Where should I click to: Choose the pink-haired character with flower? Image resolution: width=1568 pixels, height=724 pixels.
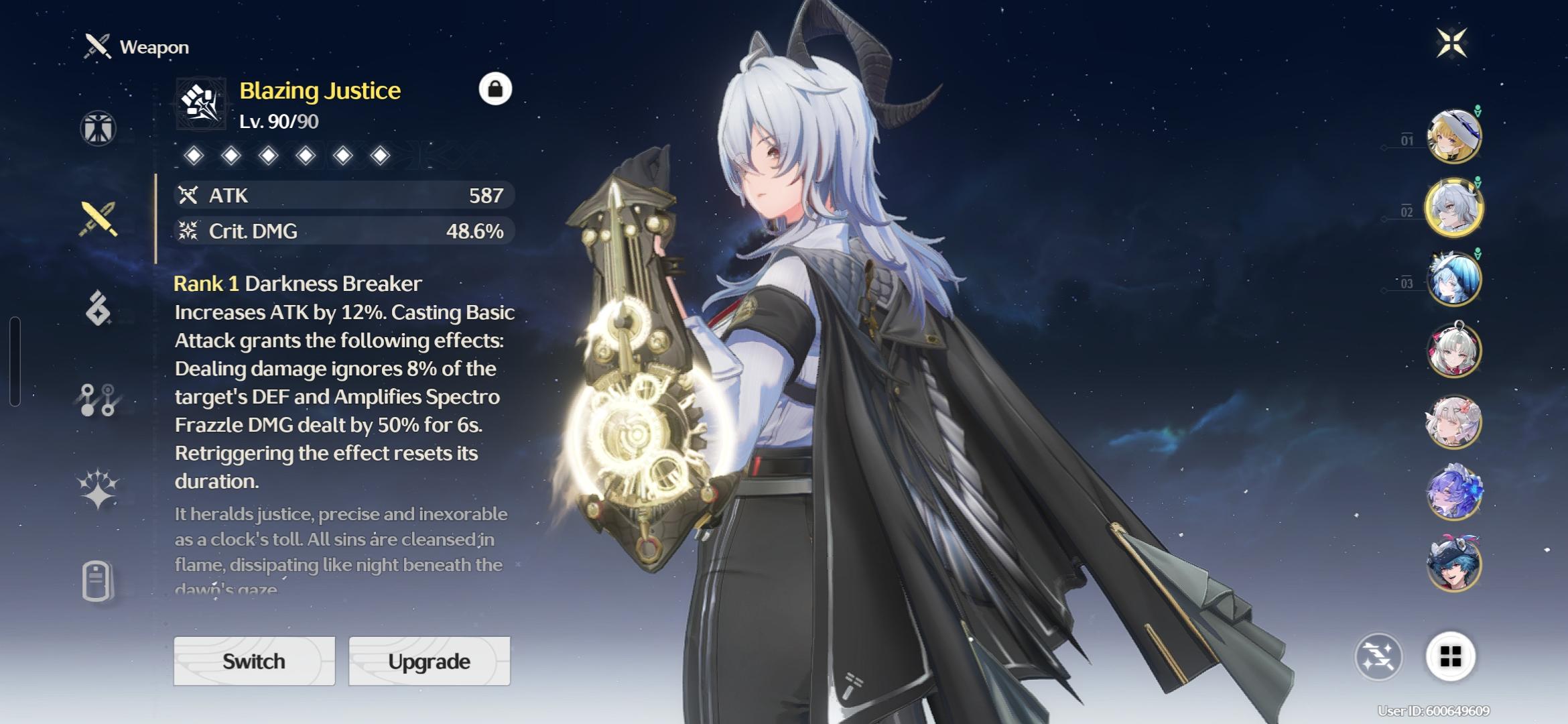[x=1453, y=422]
